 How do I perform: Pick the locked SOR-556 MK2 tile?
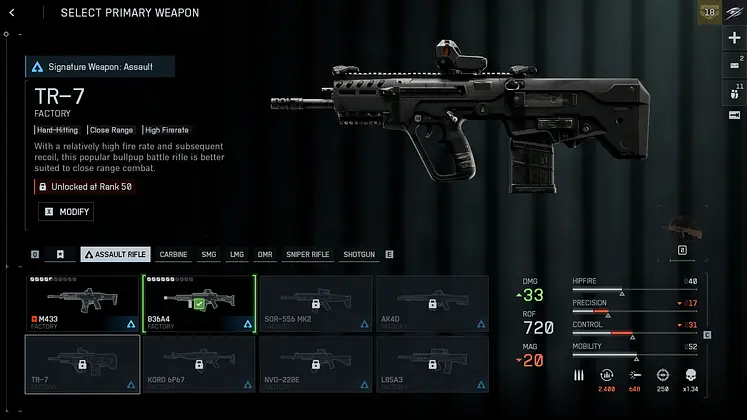(x=315, y=304)
